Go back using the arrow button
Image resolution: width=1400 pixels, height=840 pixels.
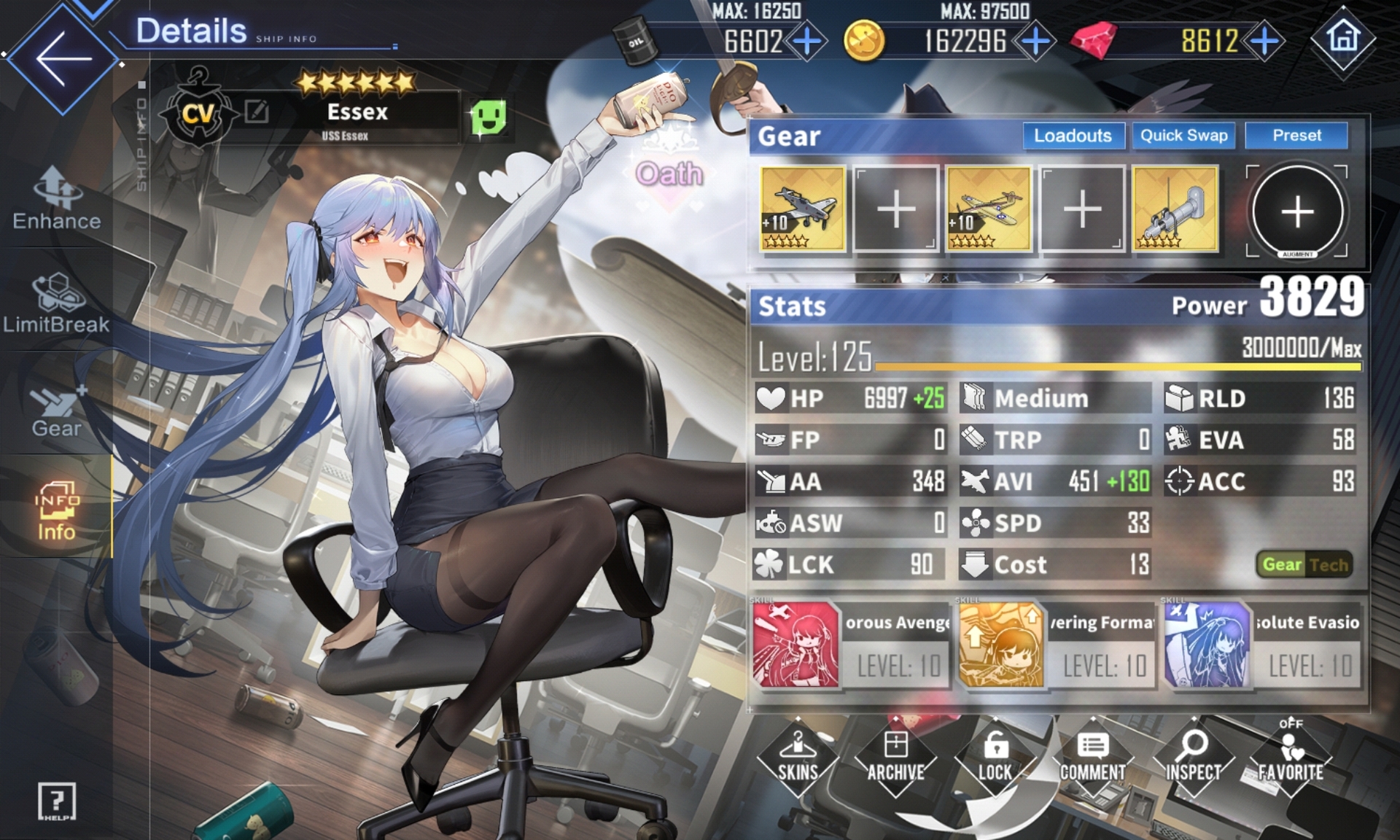click(62, 58)
